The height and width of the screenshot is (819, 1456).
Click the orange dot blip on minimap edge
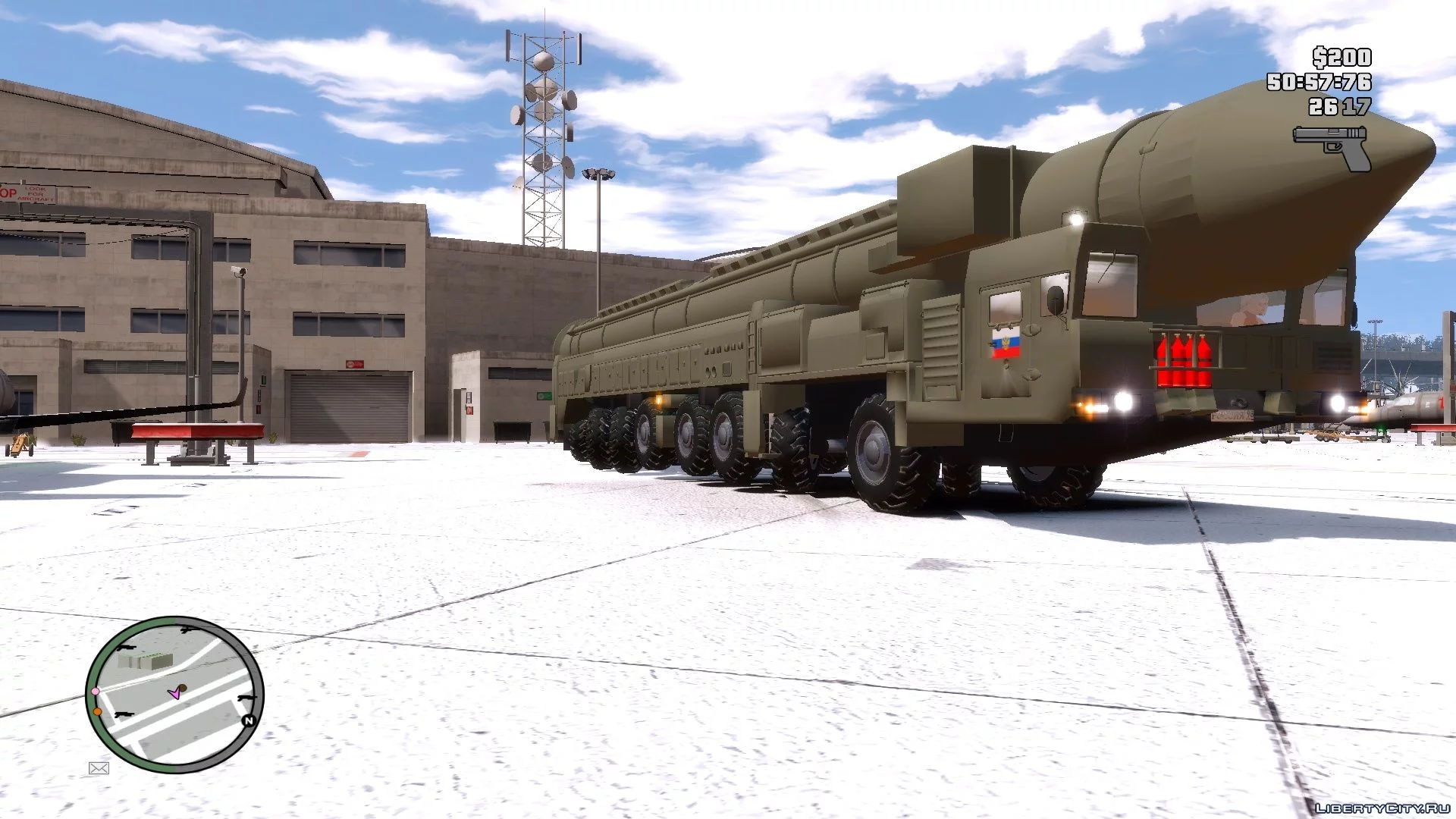[98, 711]
